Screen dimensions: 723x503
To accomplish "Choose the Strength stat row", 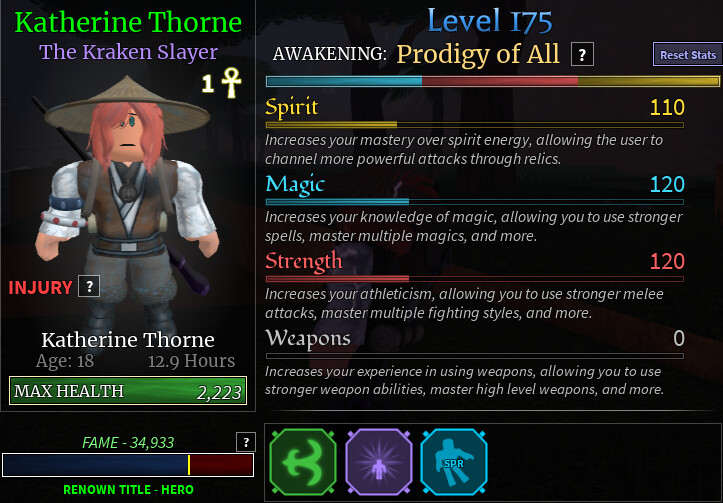I will click(x=475, y=262).
